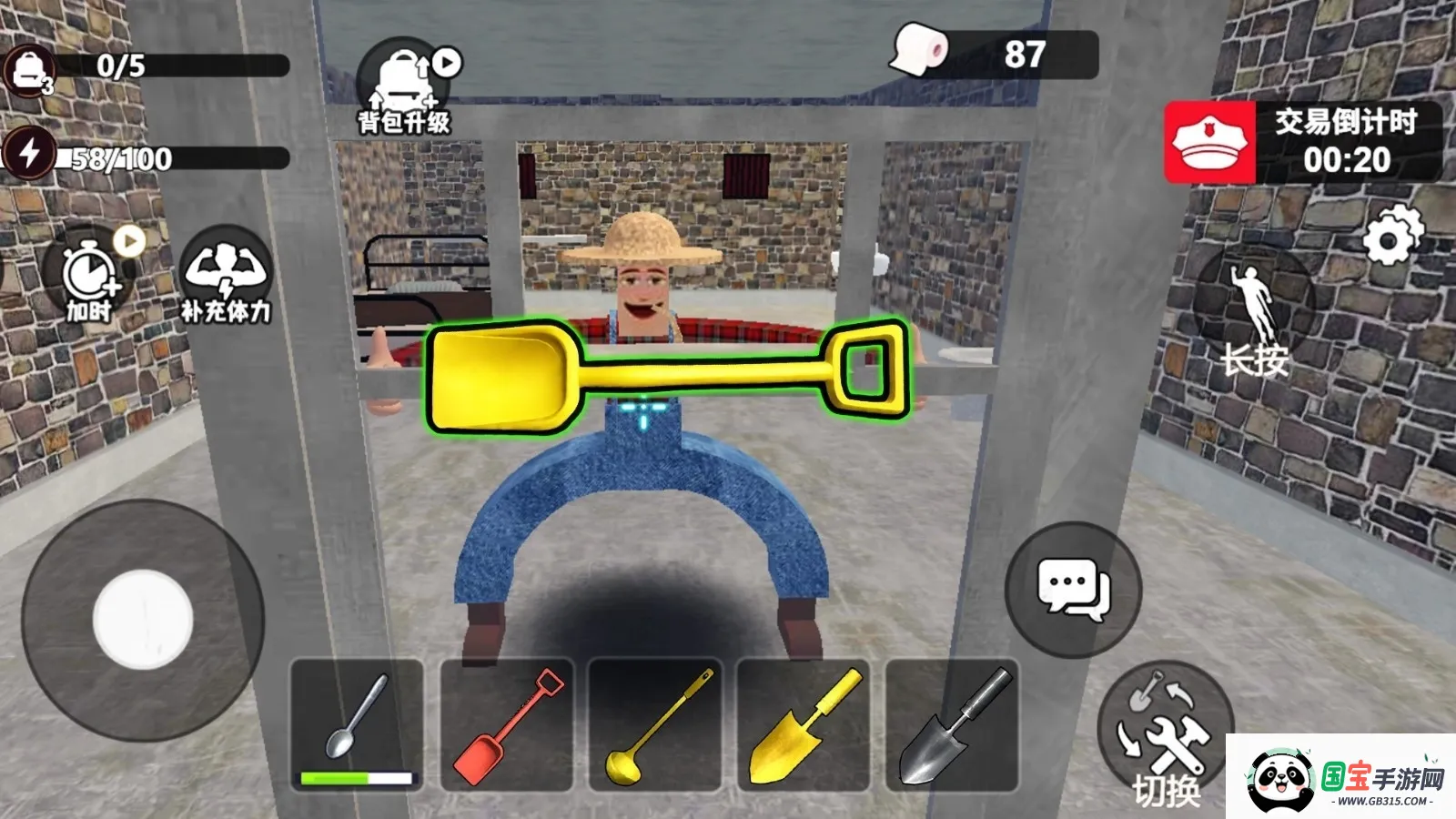Grab the glowing golden shovel reward
The width and height of the screenshot is (1456, 819).
coord(662,378)
